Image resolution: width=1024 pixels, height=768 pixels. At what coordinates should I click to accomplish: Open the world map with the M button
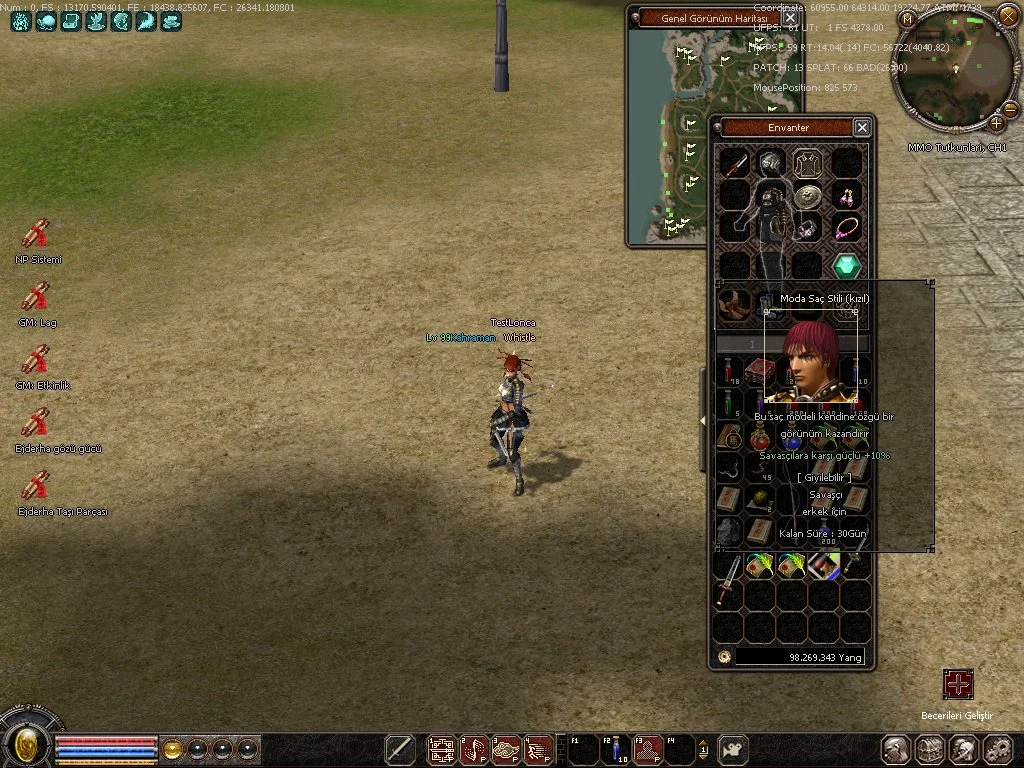pyautogui.click(x=907, y=19)
